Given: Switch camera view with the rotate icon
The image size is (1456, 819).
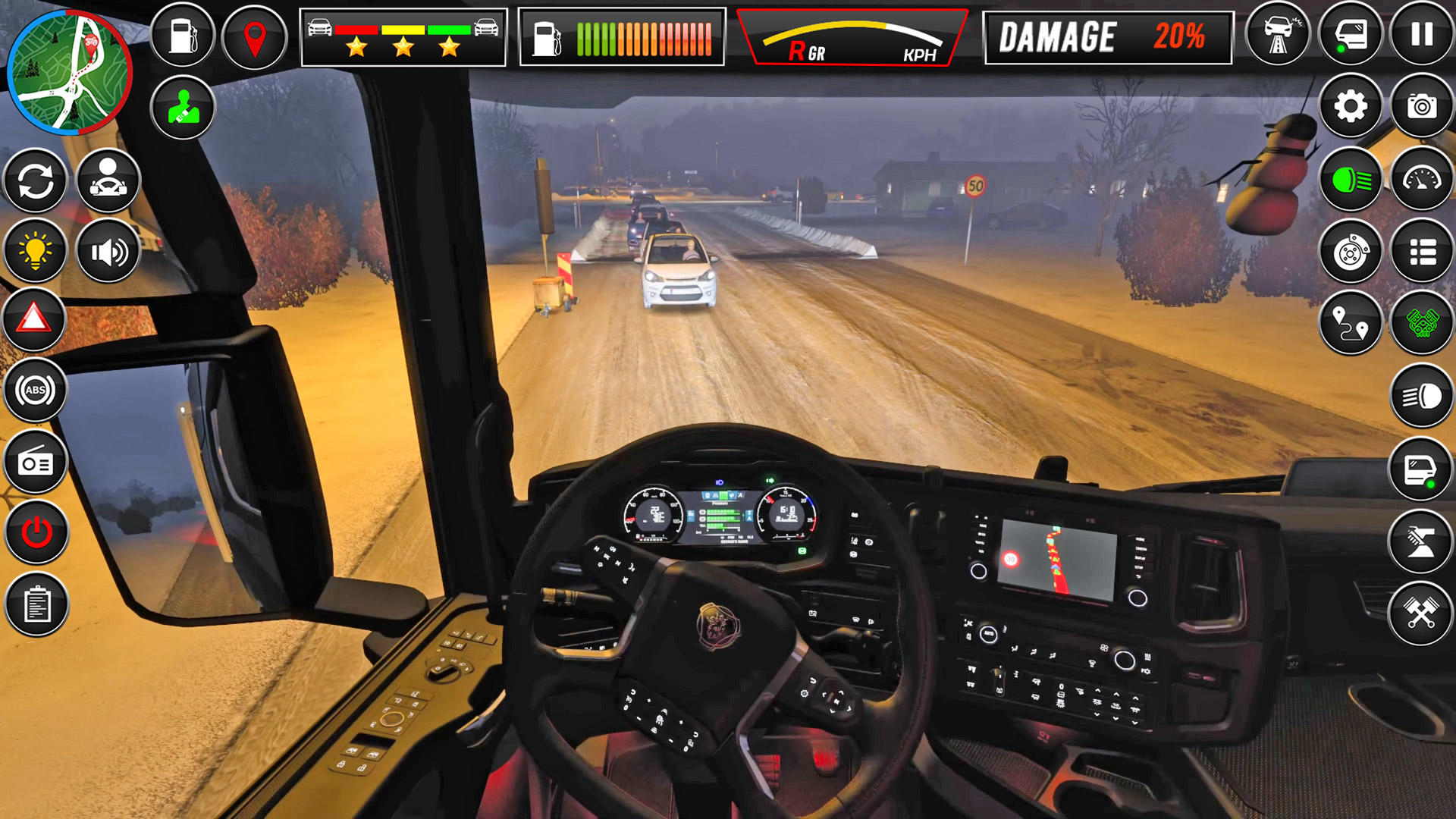Looking at the screenshot, I should click(36, 179).
